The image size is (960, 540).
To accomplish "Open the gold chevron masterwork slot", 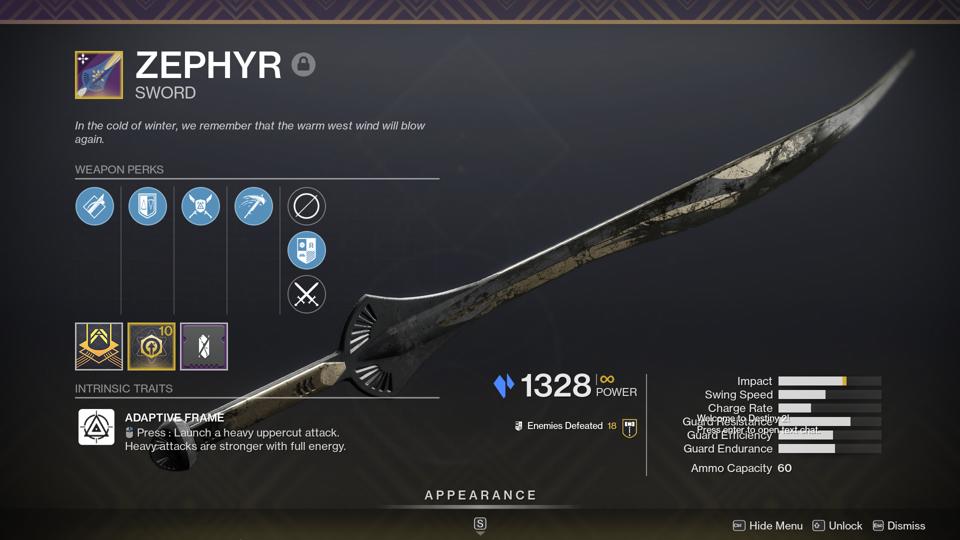I will [x=99, y=346].
